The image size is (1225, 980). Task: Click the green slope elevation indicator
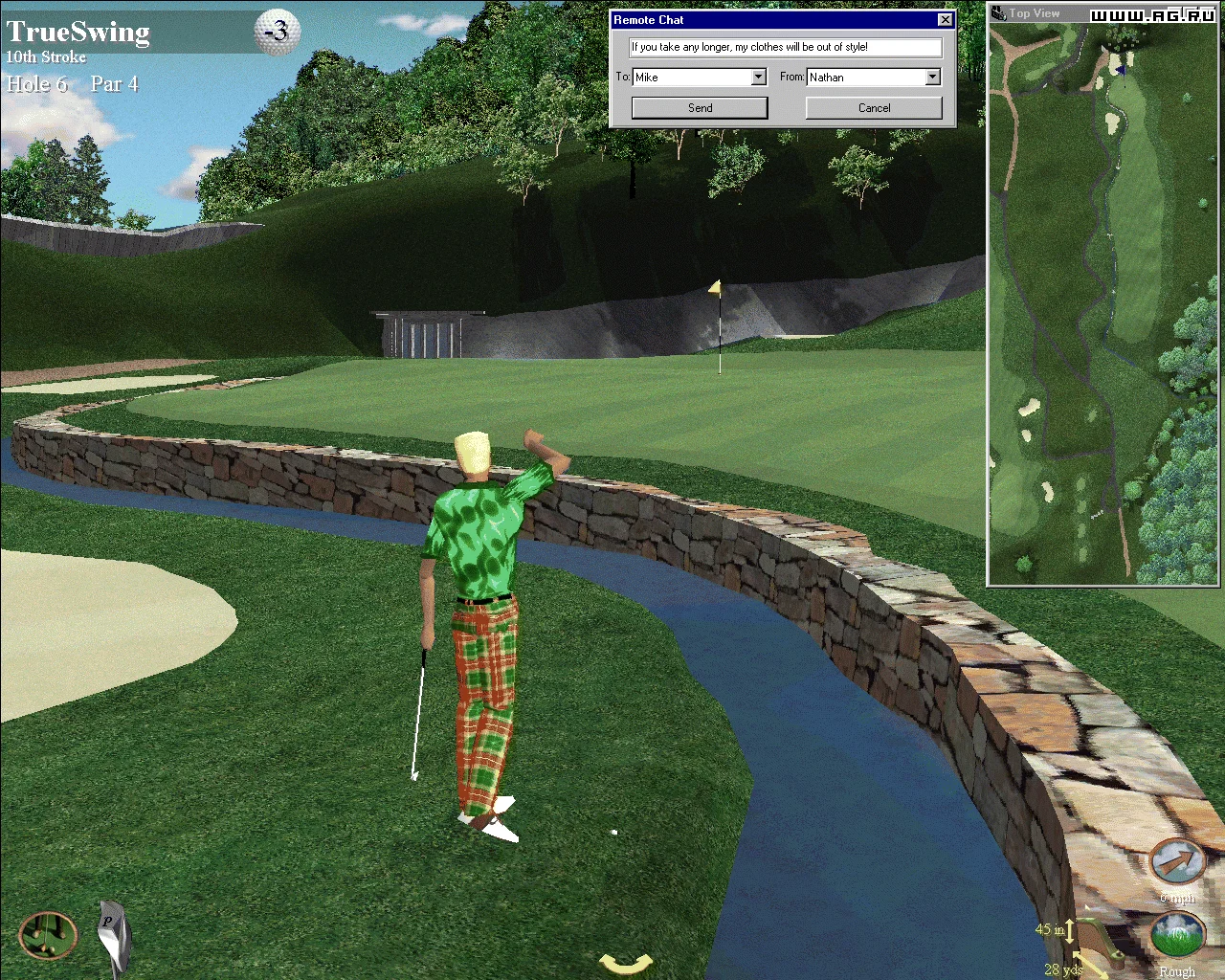[x=1101, y=942]
